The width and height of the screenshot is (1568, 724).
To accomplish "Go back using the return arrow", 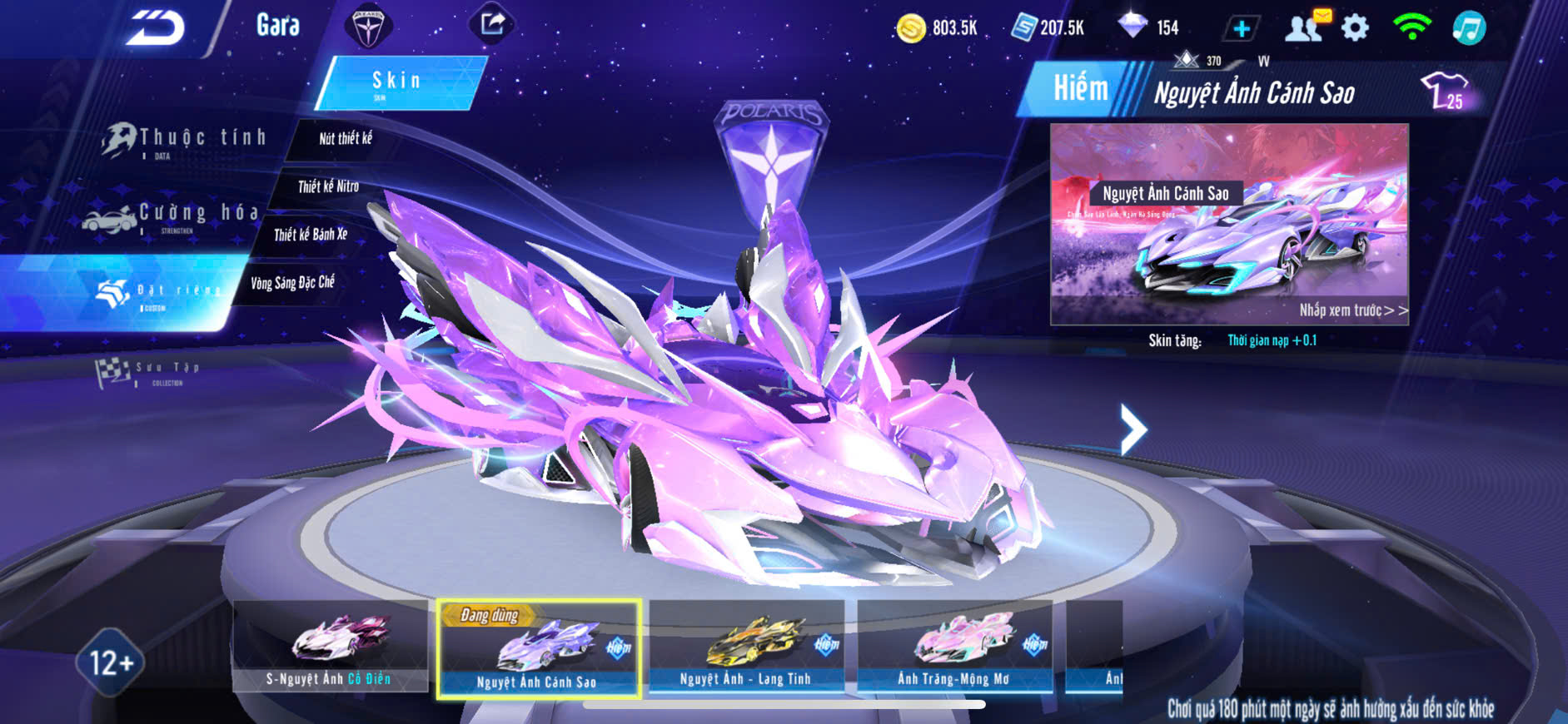I will tap(155, 28).
